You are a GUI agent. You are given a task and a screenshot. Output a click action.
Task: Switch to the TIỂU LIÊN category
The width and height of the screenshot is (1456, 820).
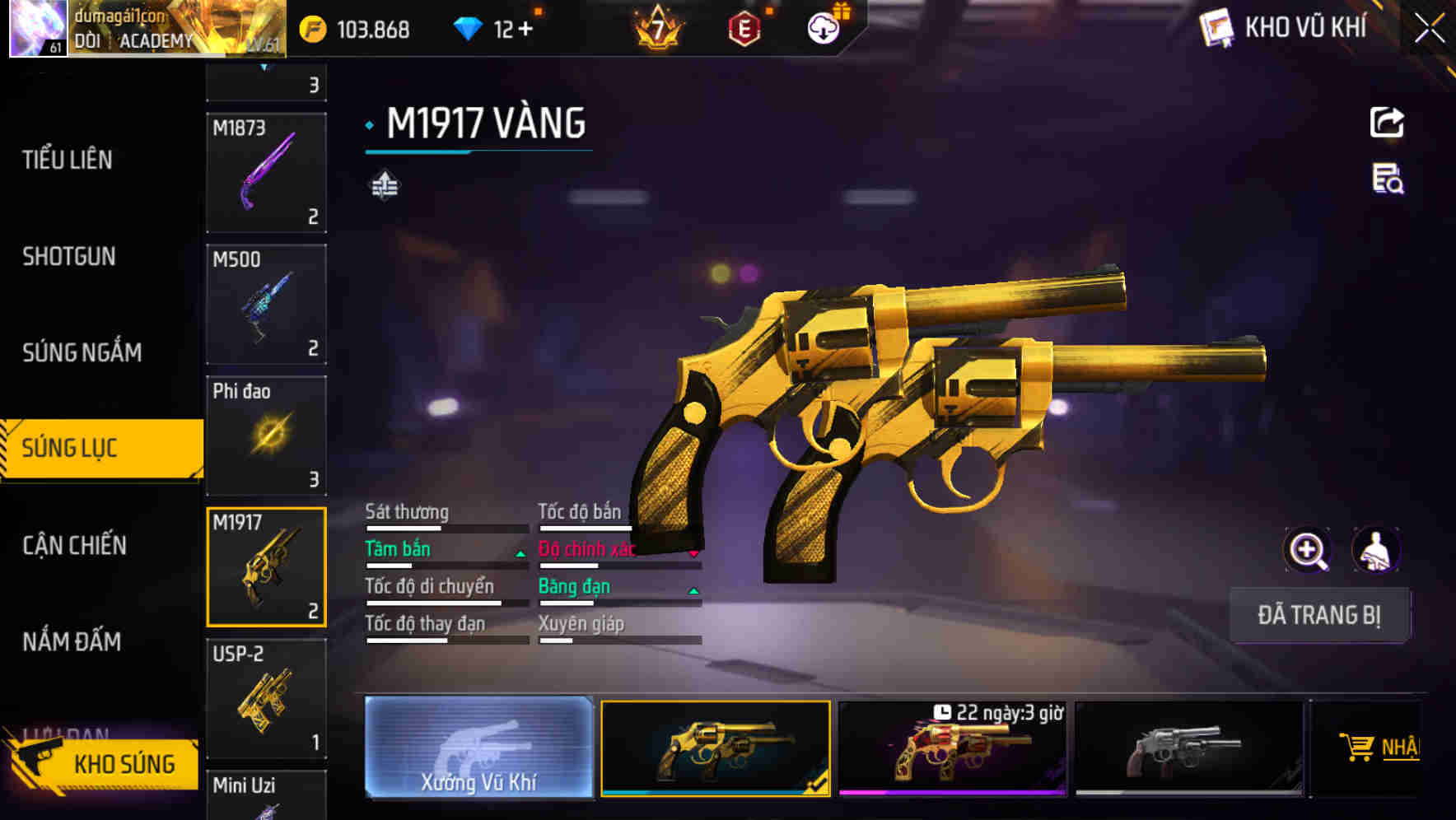tap(68, 160)
